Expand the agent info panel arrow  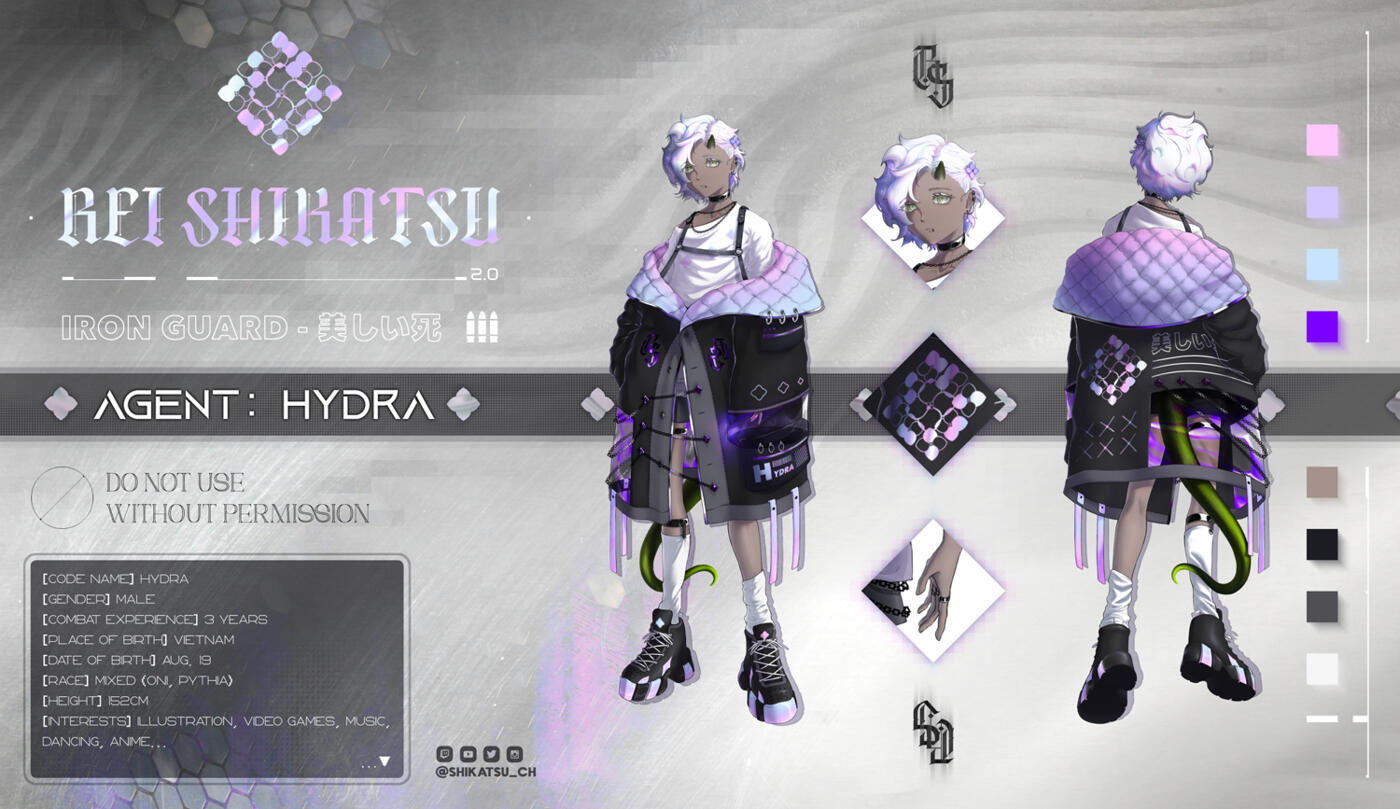pos(384,762)
